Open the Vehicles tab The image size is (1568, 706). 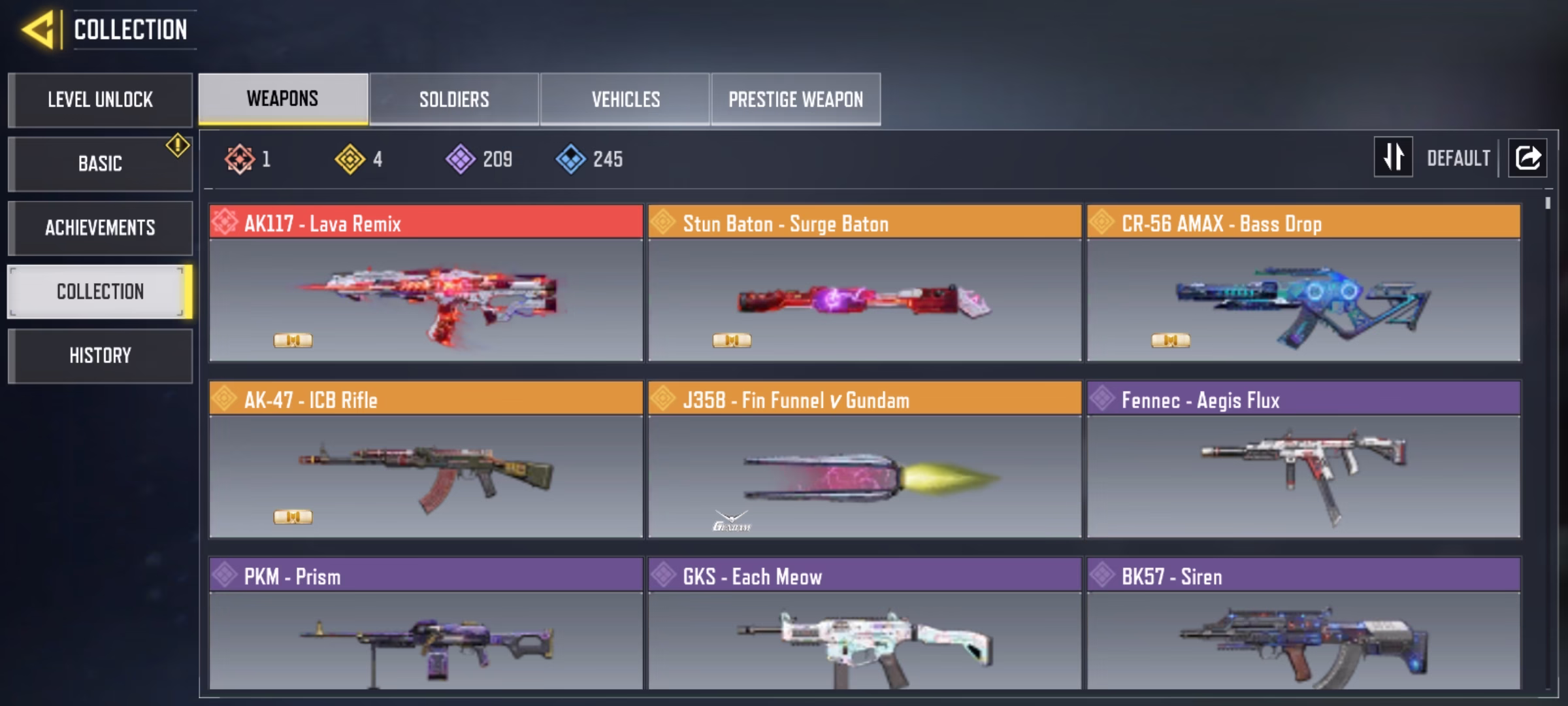click(625, 99)
